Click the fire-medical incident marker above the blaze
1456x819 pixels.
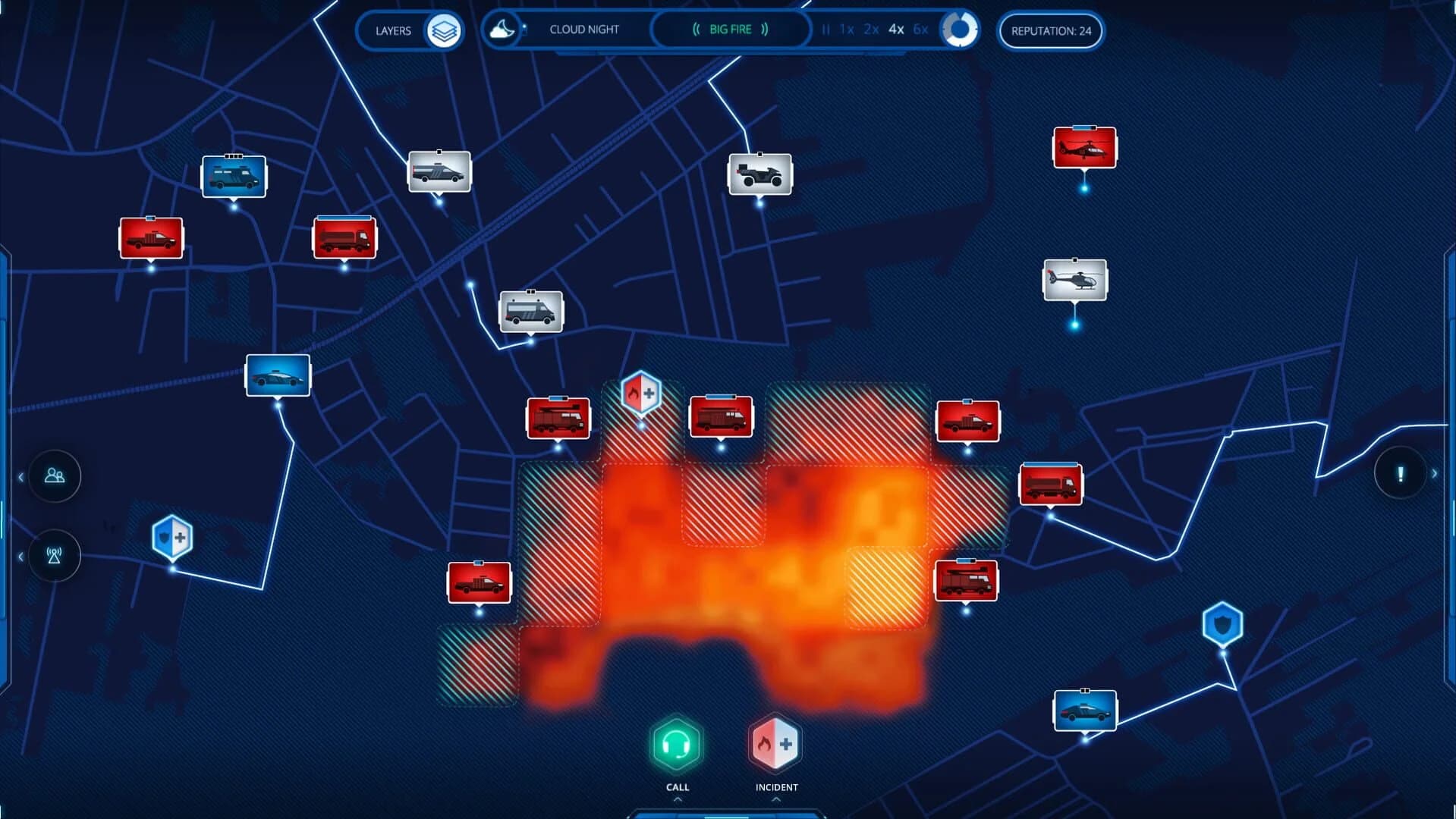pyautogui.click(x=641, y=391)
